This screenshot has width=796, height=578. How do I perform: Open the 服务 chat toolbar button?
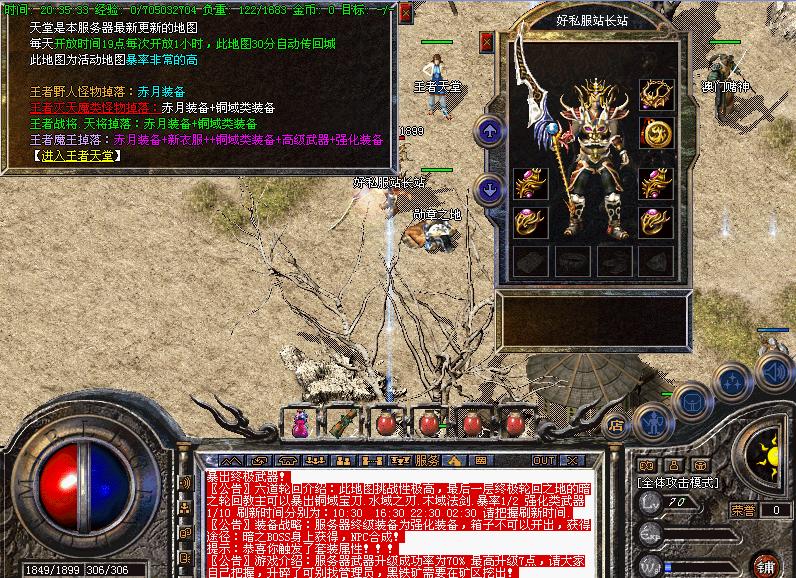coord(426,460)
